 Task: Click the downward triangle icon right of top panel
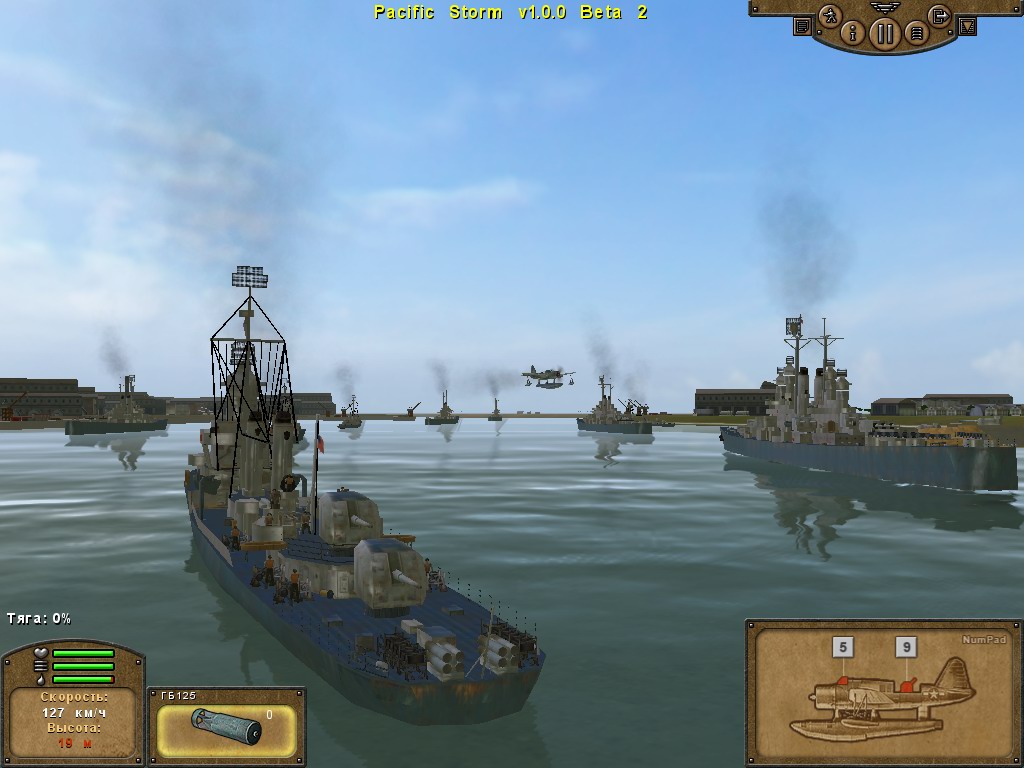tap(966, 26)
